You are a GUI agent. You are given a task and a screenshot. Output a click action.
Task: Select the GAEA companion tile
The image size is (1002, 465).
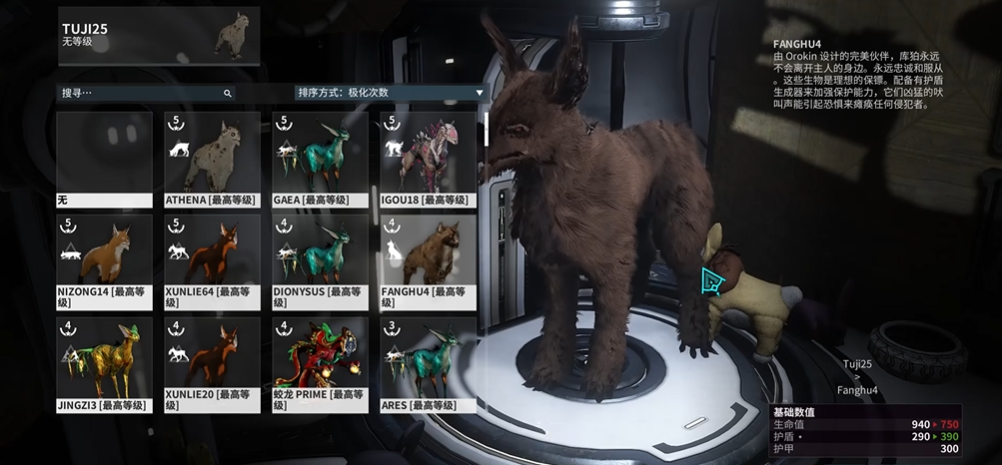pyautogui.click(x=320, y=158)
